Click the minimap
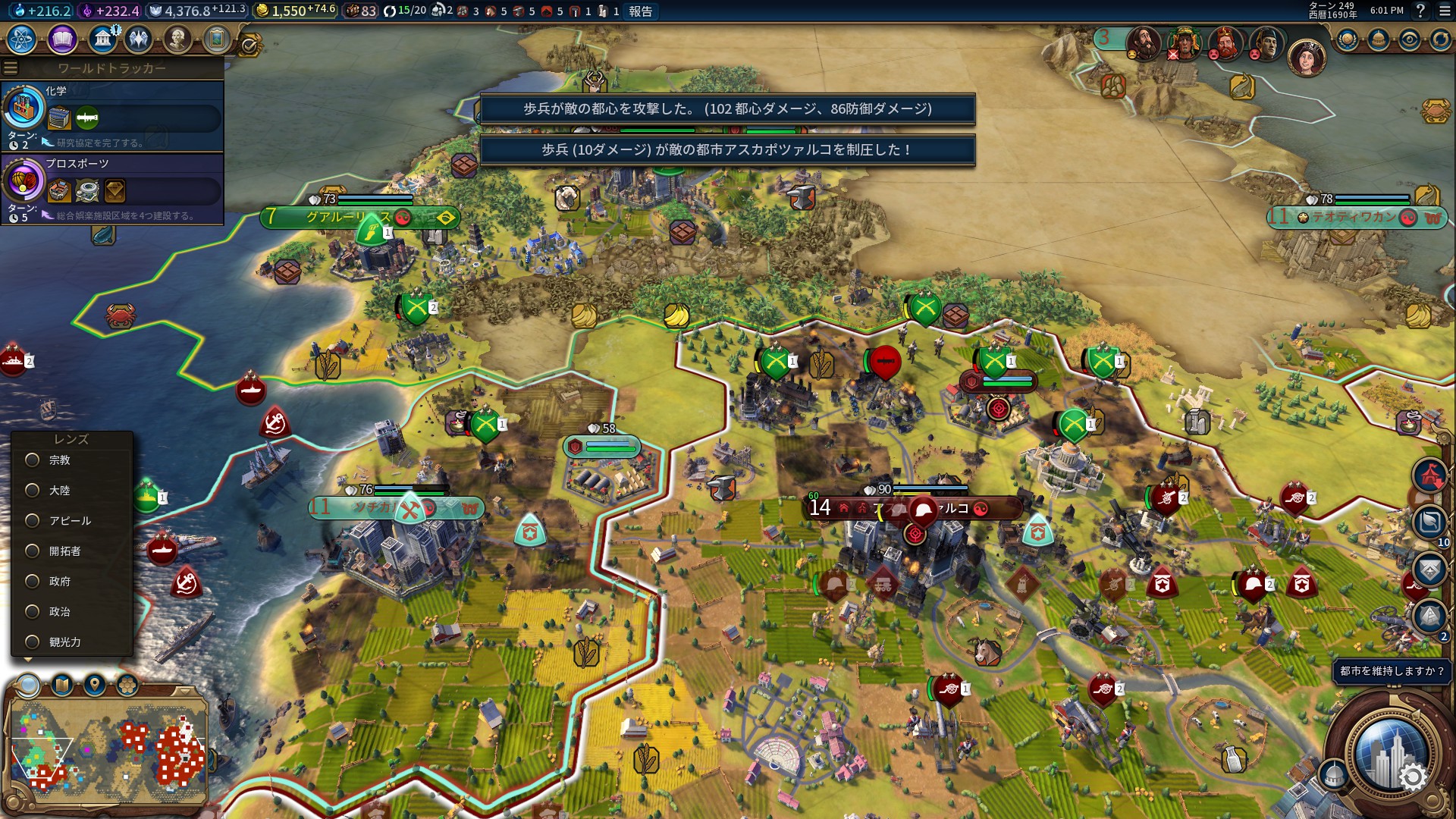 (x=106, y=751)
